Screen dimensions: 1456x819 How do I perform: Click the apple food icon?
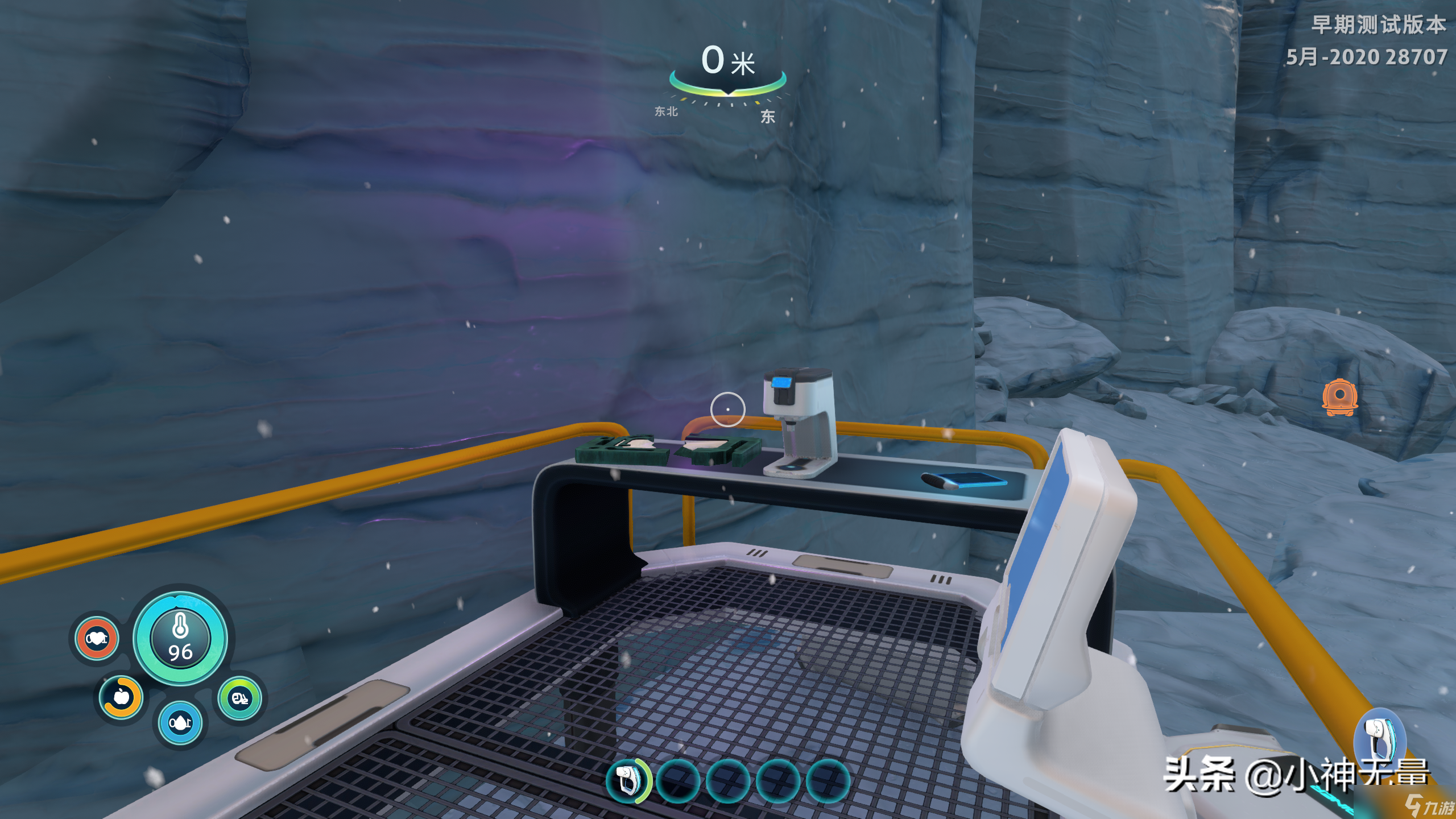tap(121, 697)
